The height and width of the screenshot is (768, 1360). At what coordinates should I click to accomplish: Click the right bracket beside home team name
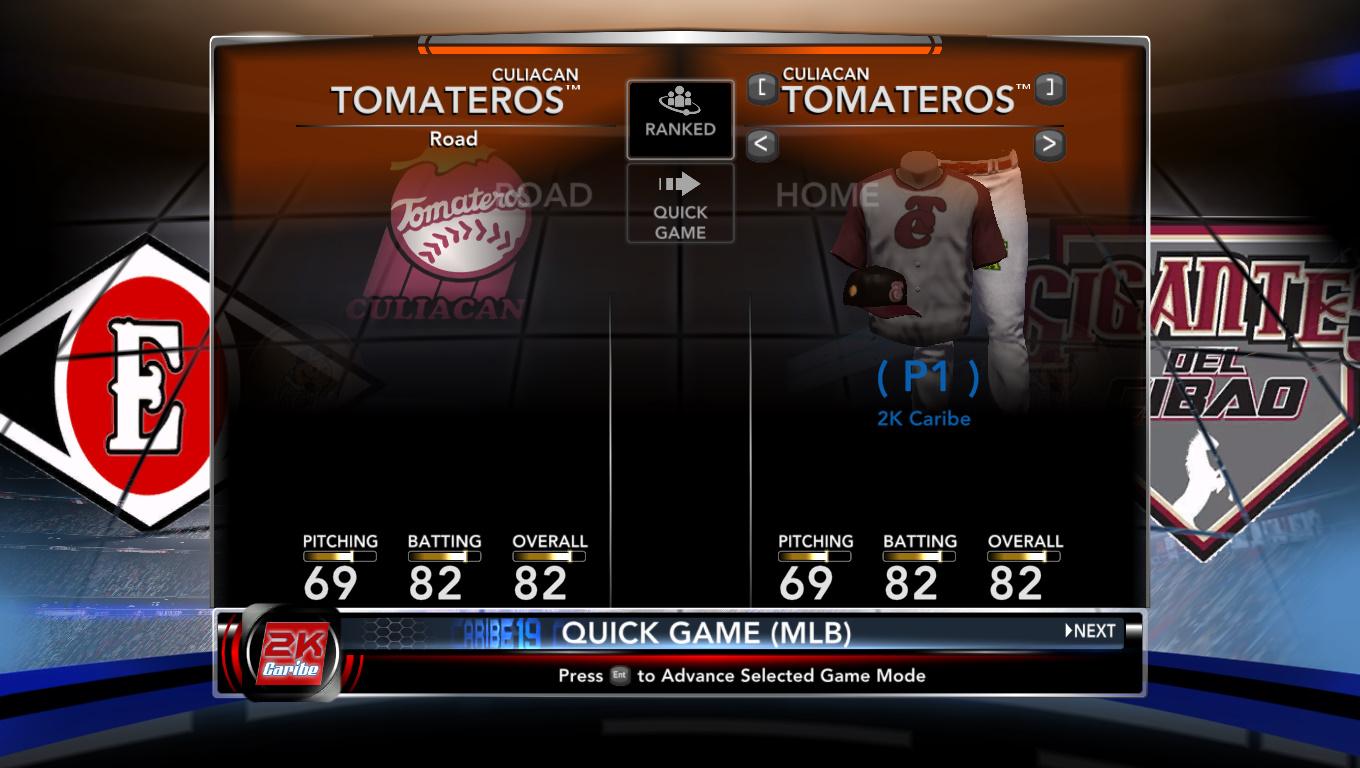click(1049, 88)
